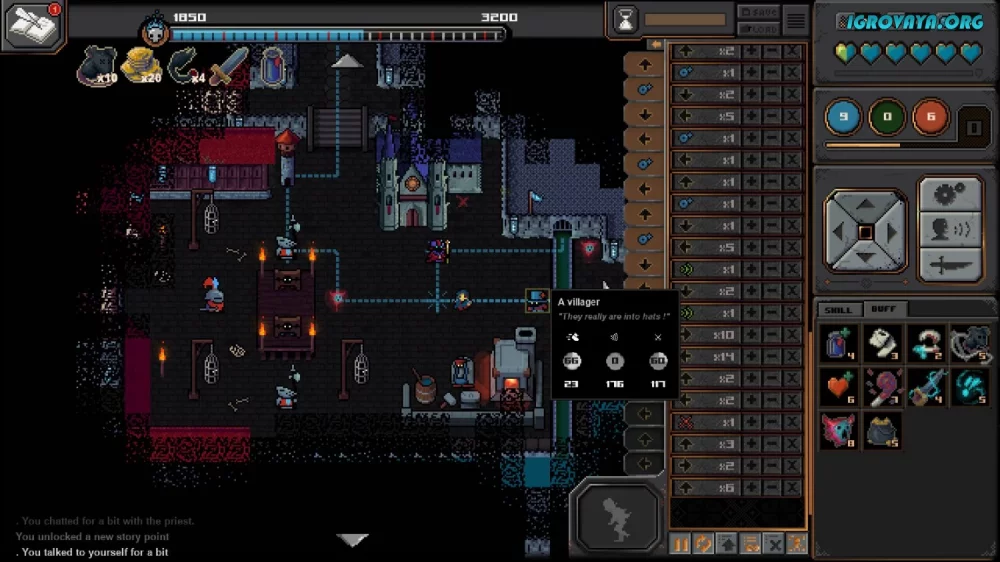This screenshot has height=562, width=1000.
Task: Select the blue potion jar skill
Action: [x=841, y=343]
